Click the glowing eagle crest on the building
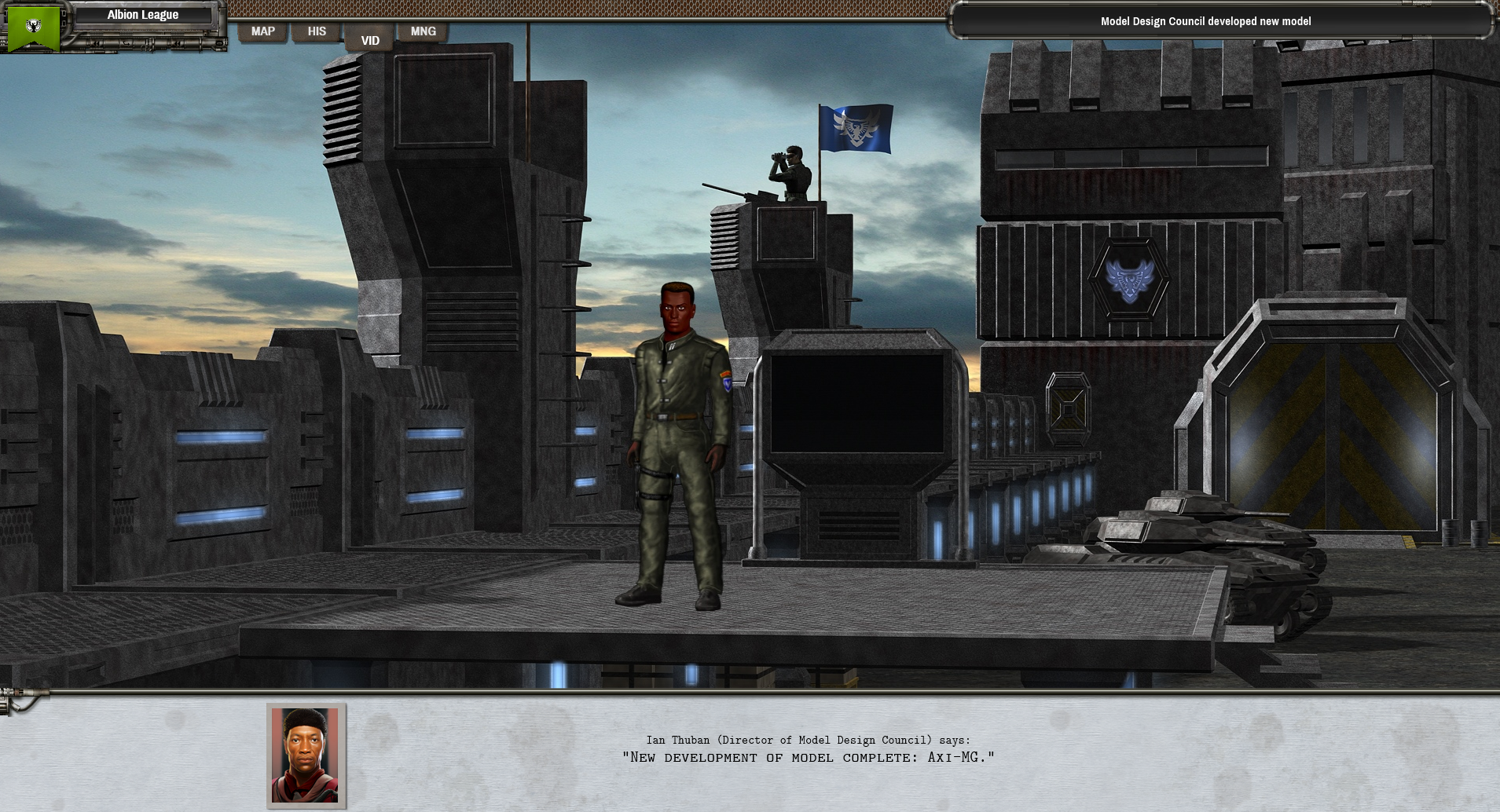The image size is (1500, 812). click(1129, 281)
